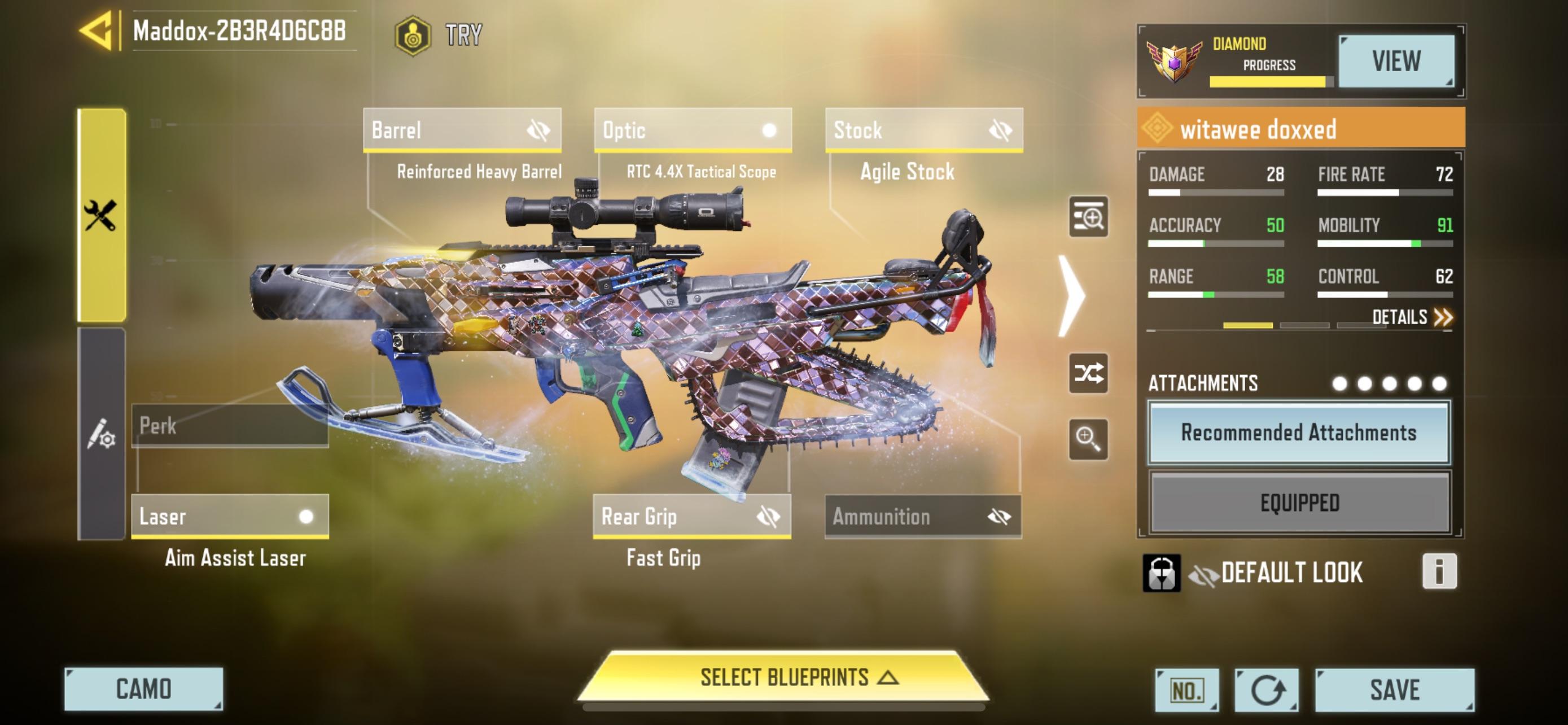View Diamond camo progress
The height and width of the screenshot is (725, 1568).
1396,61
